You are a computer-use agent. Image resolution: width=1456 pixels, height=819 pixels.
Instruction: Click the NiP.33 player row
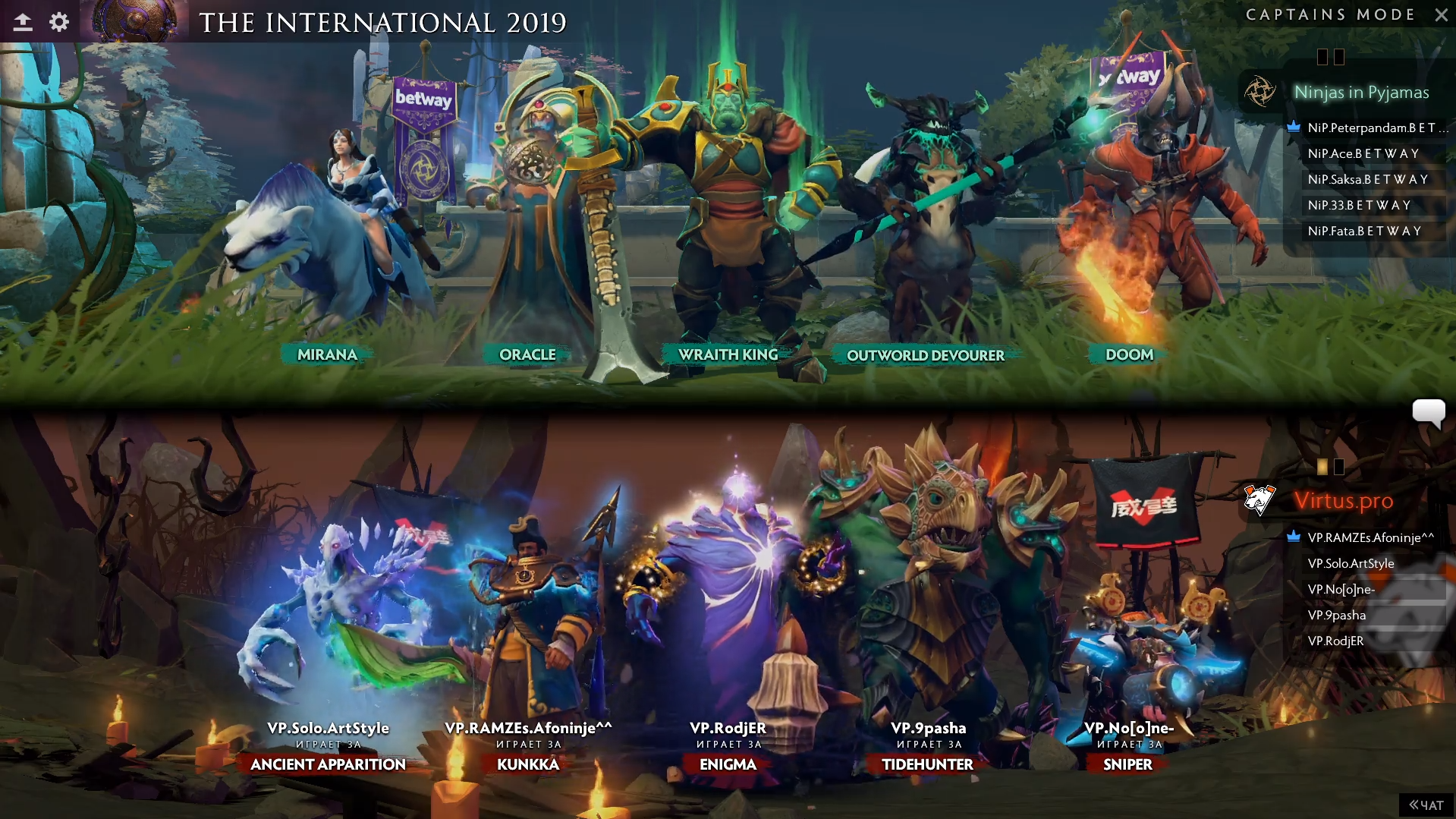1359,205
